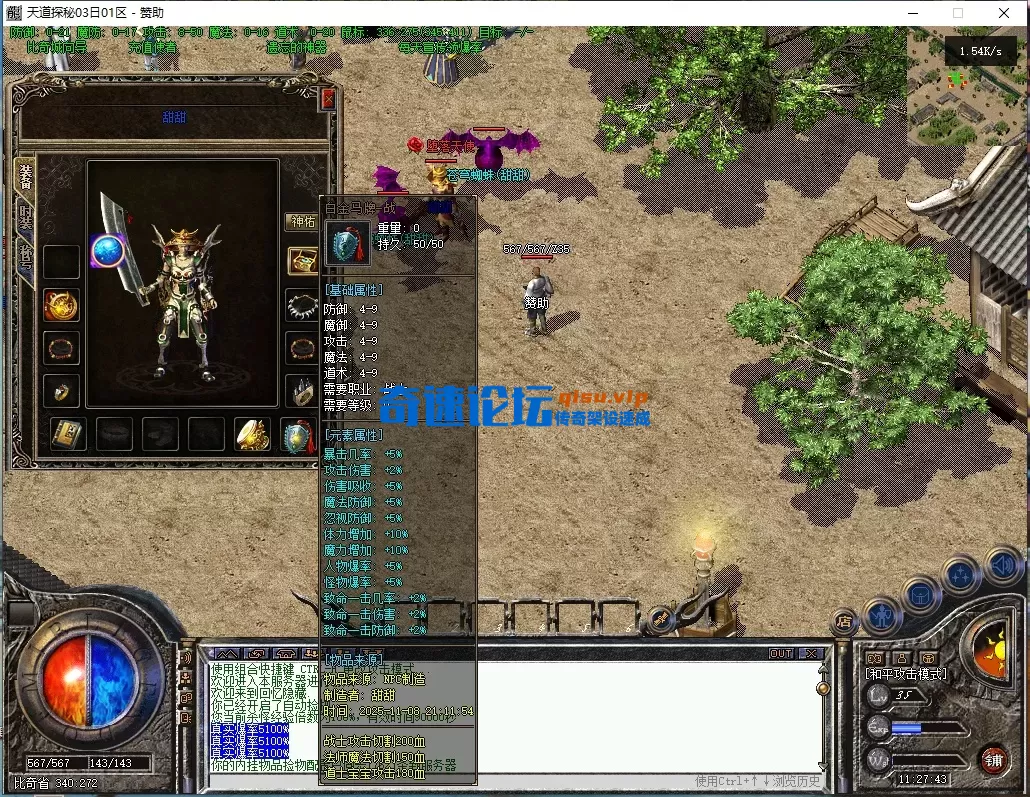Maximize the game window
This screenshot has width=1030, height=797.
coord(957,13)
